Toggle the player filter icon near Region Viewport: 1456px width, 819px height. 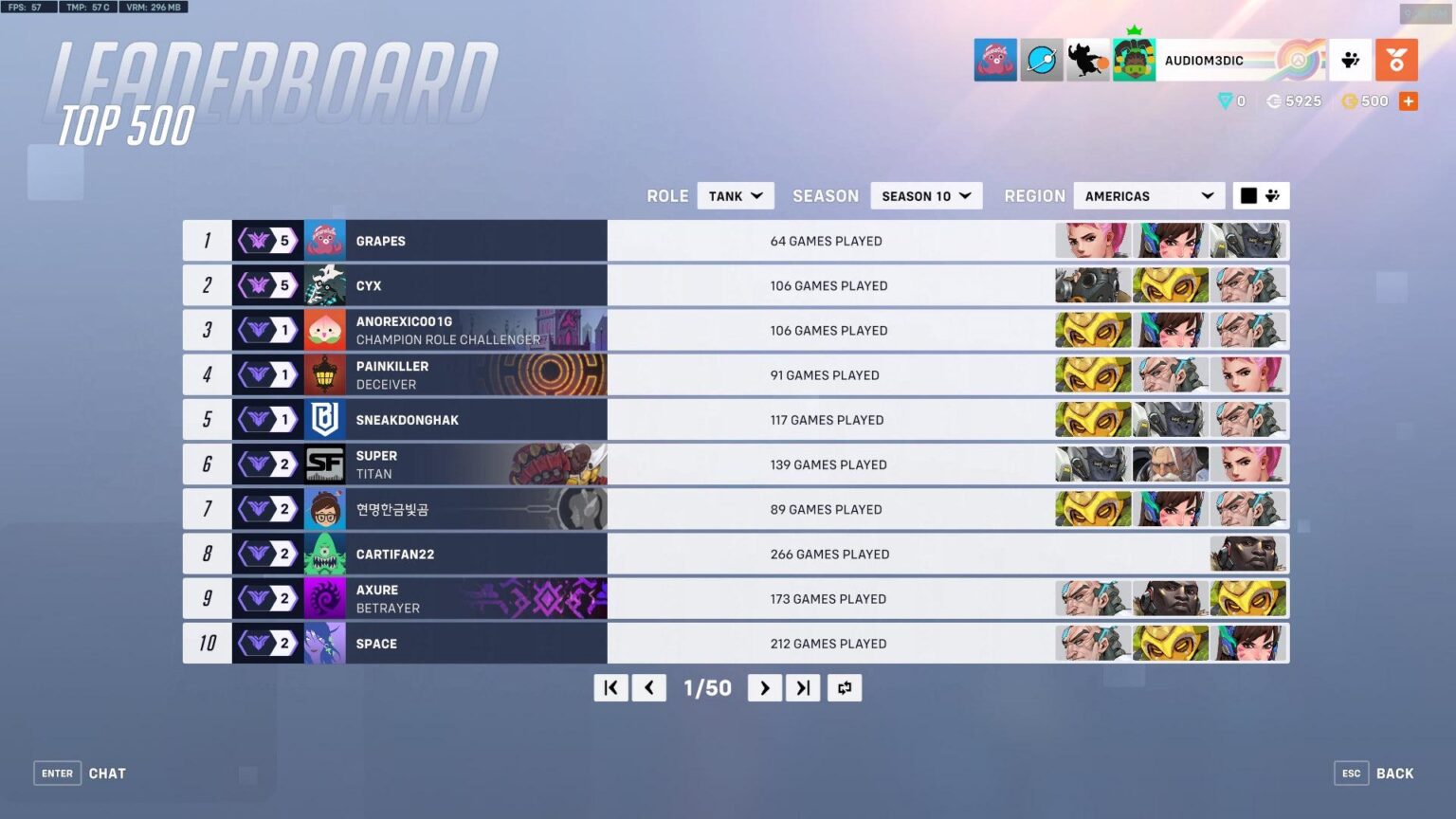pyautogui.click(x=1271, y=195)
